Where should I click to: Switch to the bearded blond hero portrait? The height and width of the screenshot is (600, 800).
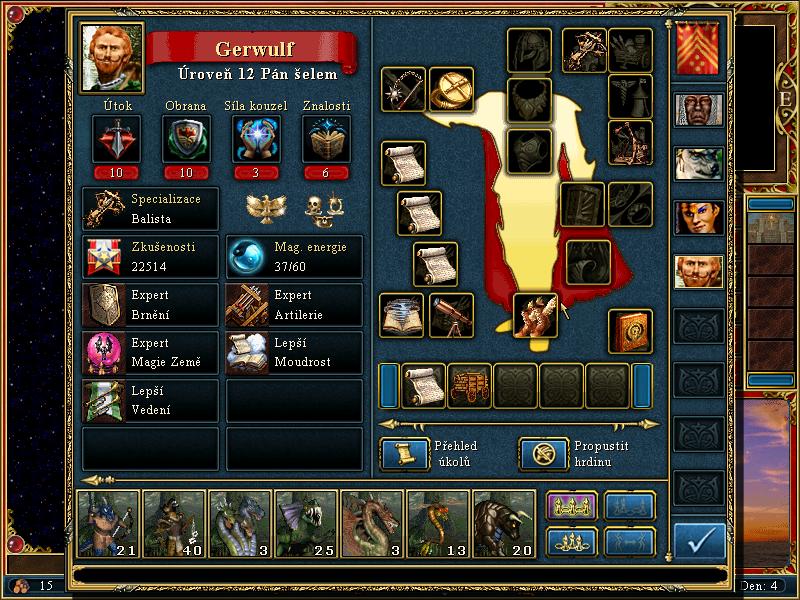[x=698, y=271]
